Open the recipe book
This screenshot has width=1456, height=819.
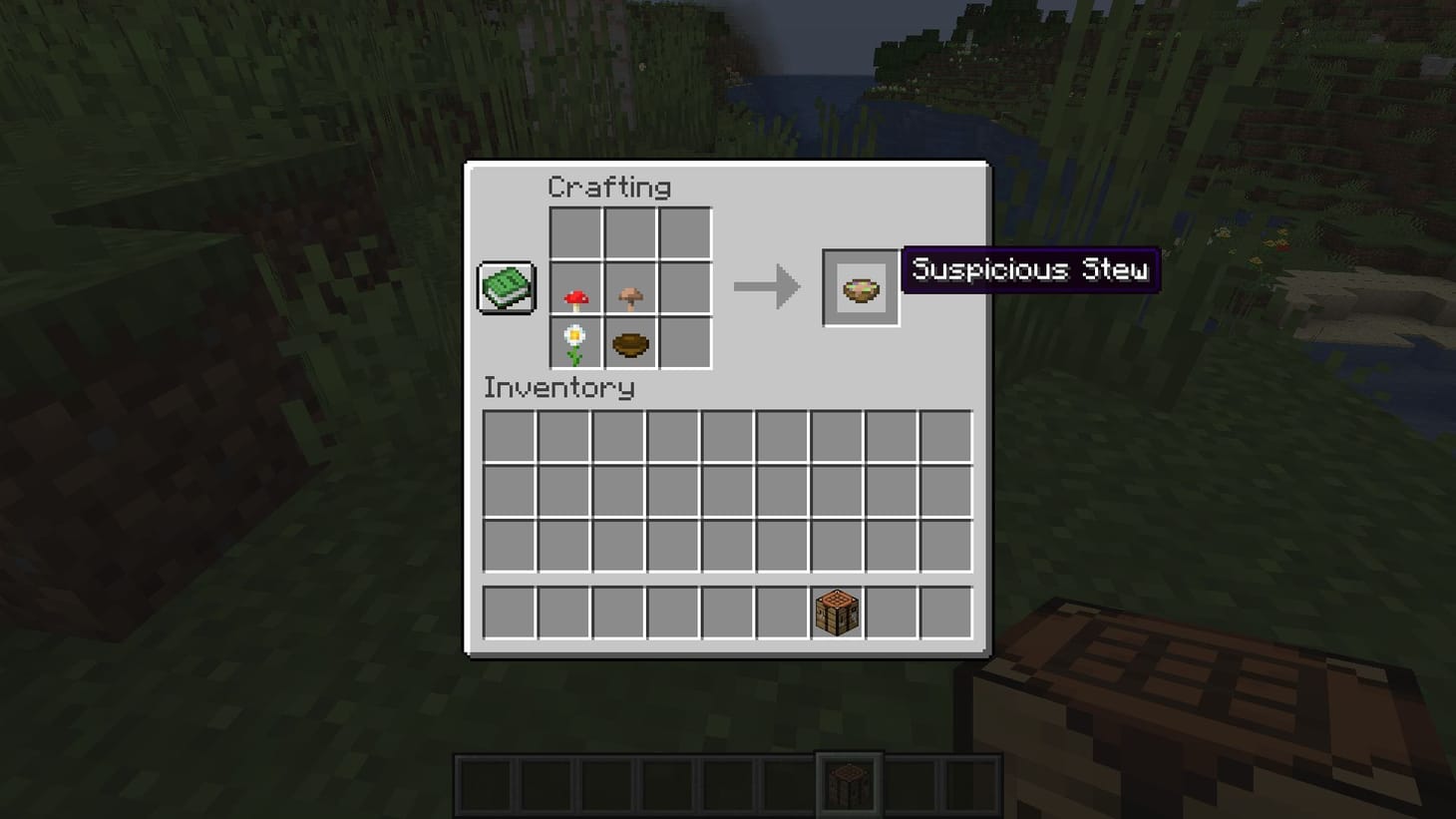[505, 287]
